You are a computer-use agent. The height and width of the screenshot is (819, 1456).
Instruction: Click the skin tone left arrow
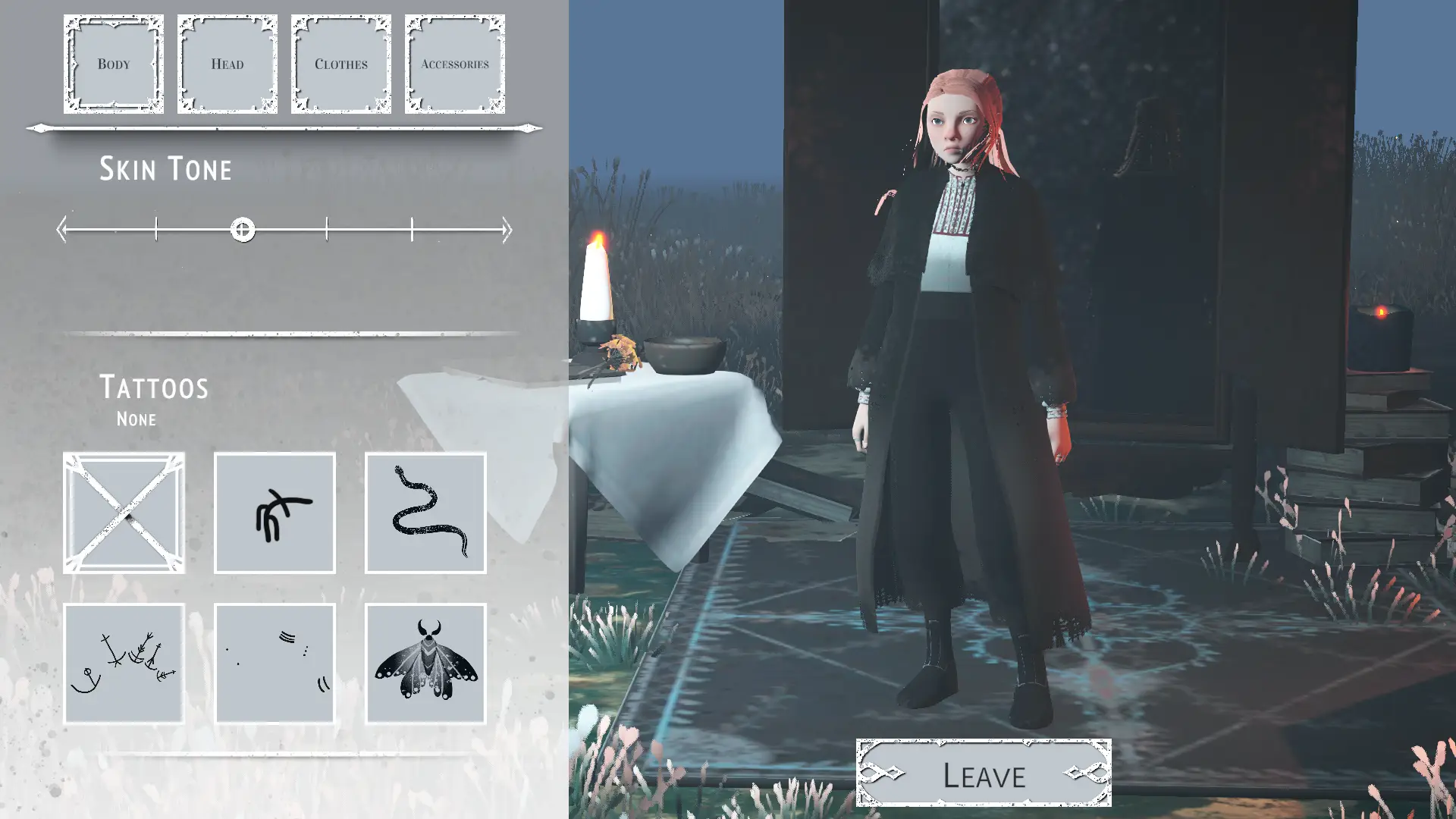(62, 229)
